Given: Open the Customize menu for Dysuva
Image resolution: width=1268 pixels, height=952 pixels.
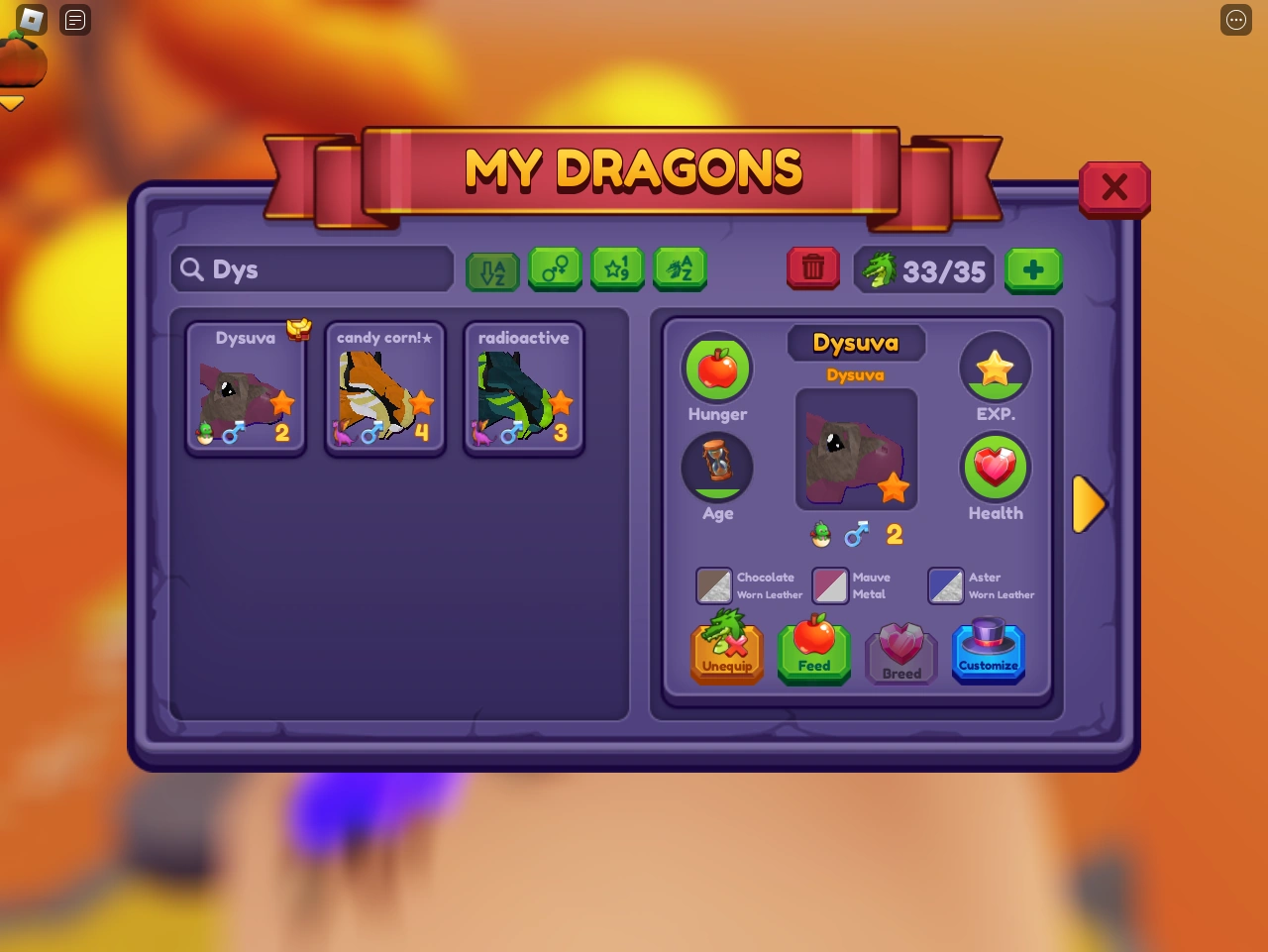Looking at the screenshot, I should (x=988, y=649).
